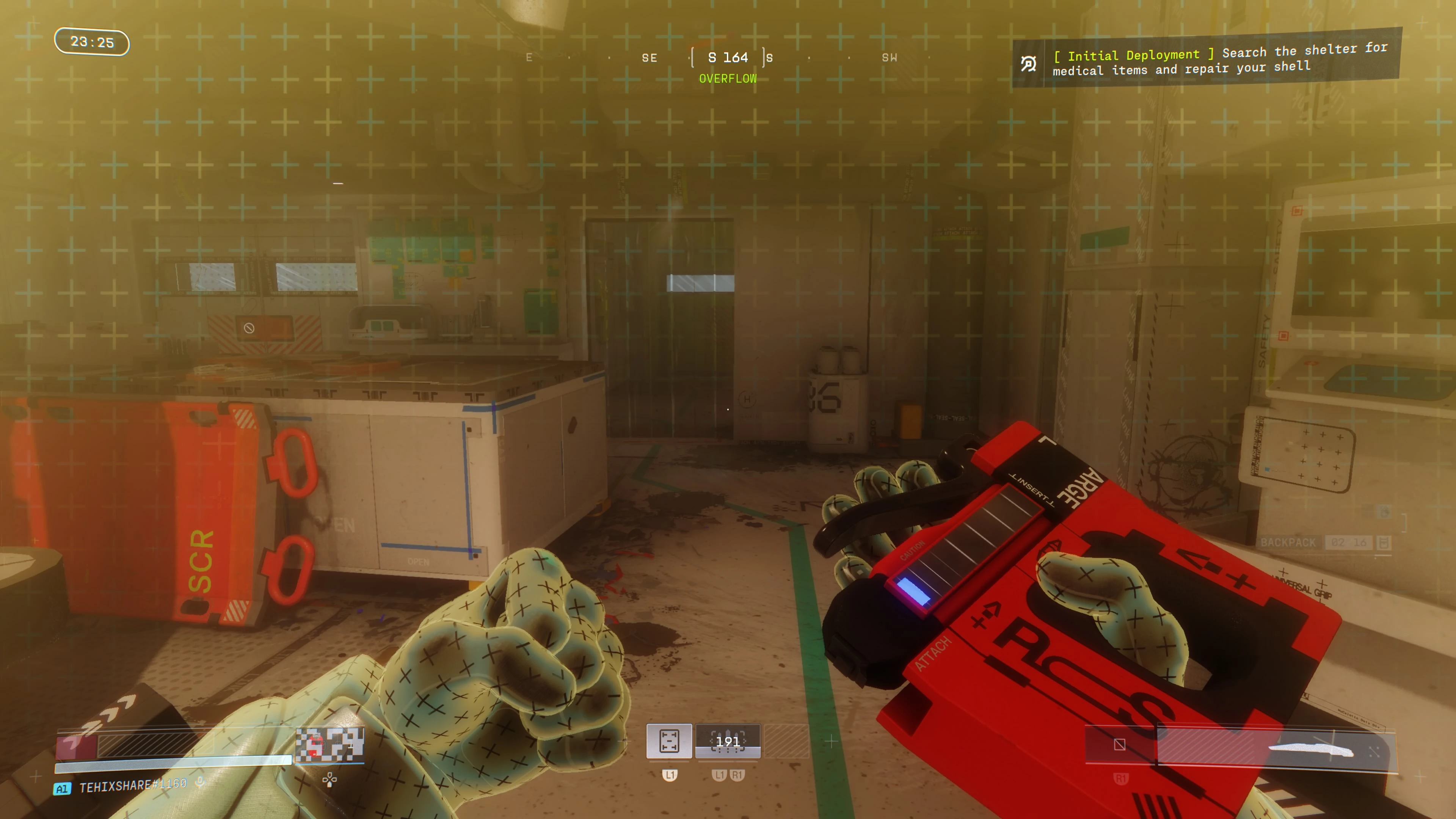Select the first ability slot icon
Screen dimensions: 1456x819
(x=668, y=741)
